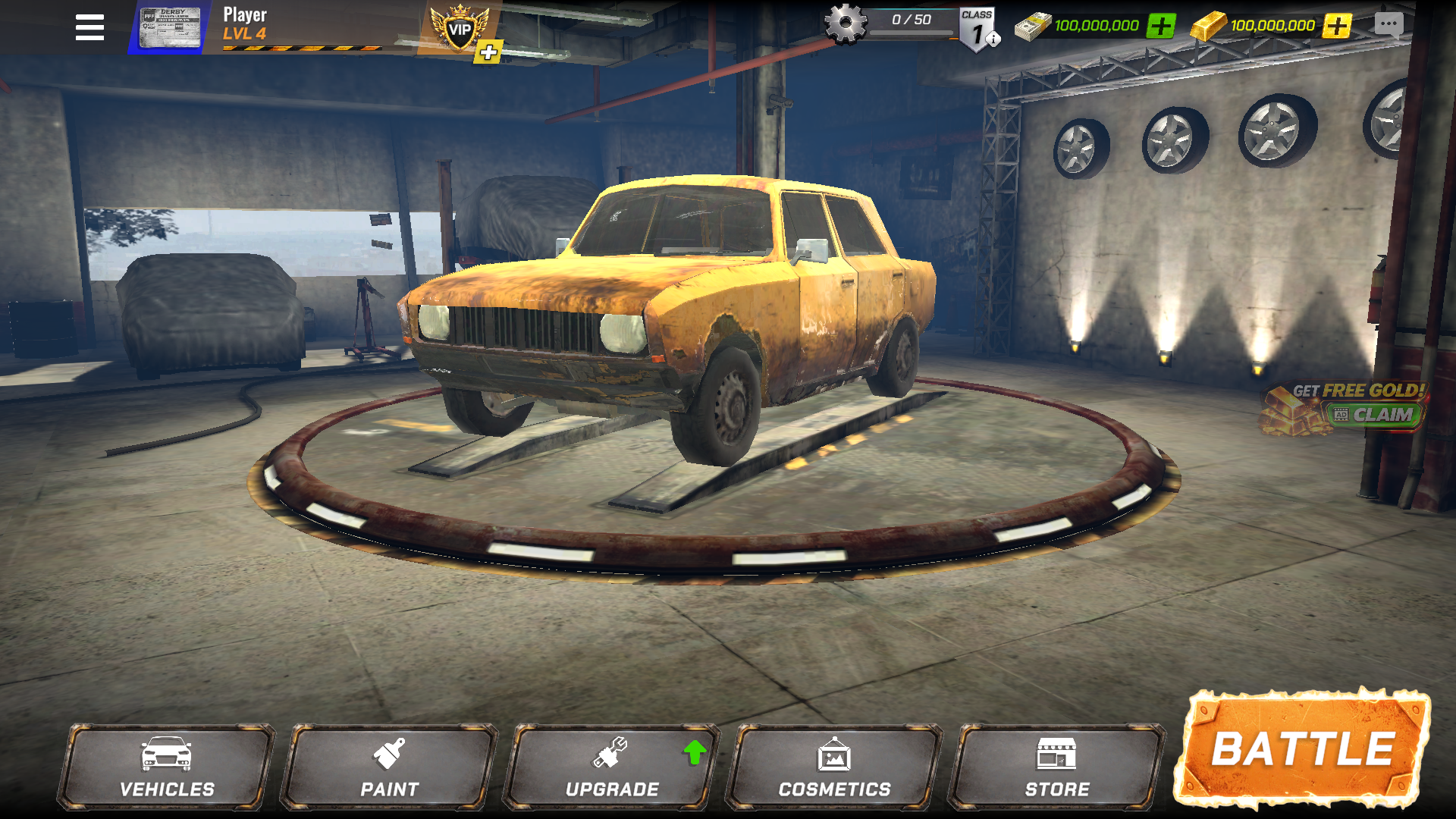This screenshot has height=819, width=1456.
Task: Buy more gold with yellow plus
Action: [1337, 26]
